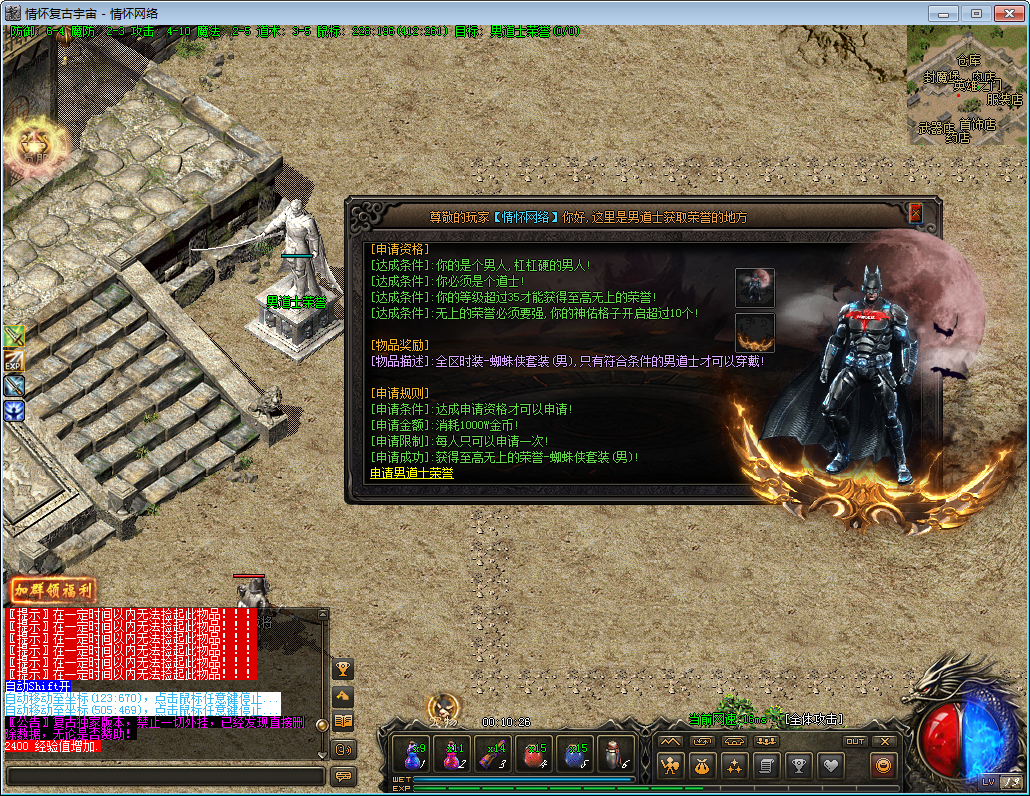1030x796 pixels.
Task: Close the male Taoist honor dialog
Action: click(x=915, y=213)
